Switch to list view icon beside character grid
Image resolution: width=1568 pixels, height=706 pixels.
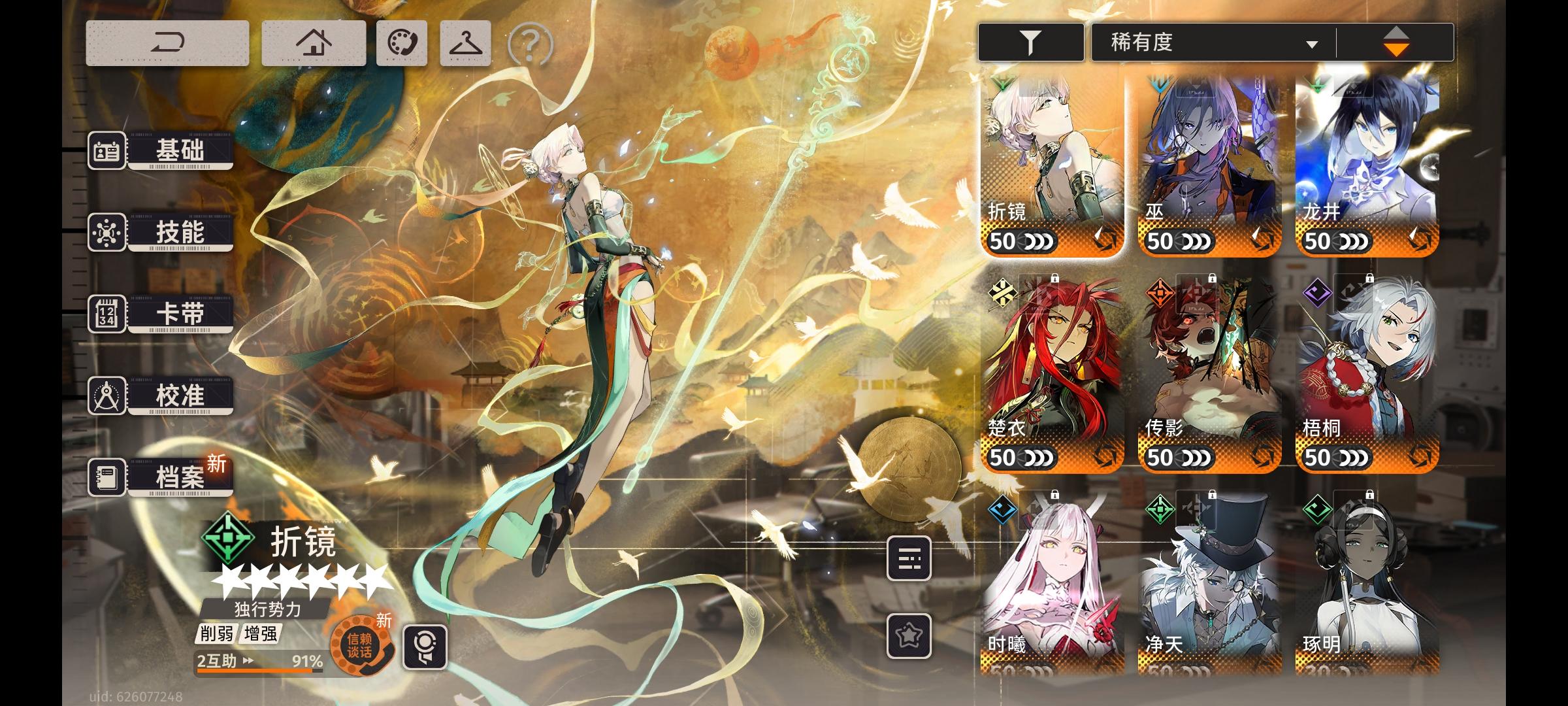pyautogui.click(x=911, y=559)
